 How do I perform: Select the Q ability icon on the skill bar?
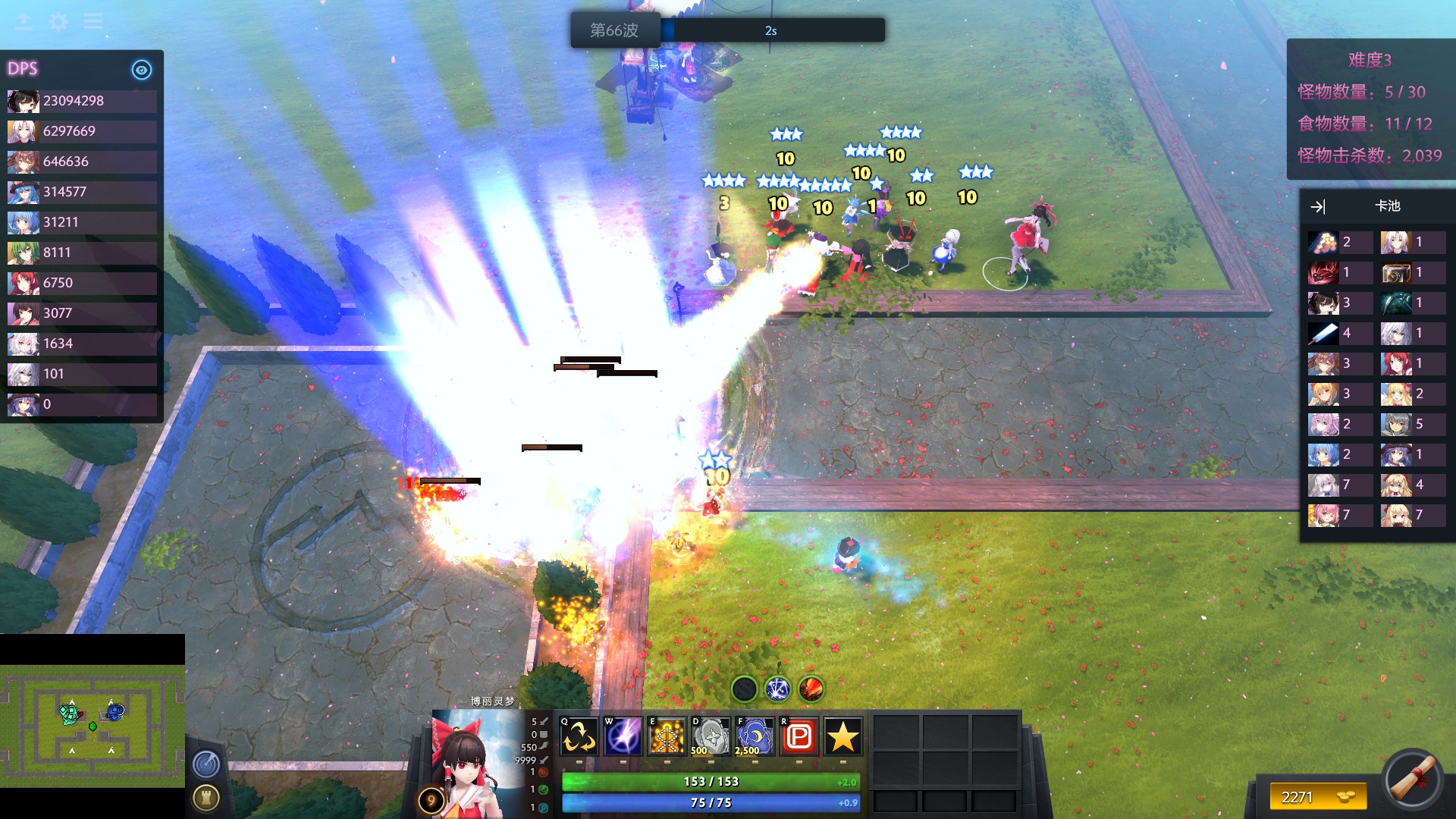pos(578,736)
